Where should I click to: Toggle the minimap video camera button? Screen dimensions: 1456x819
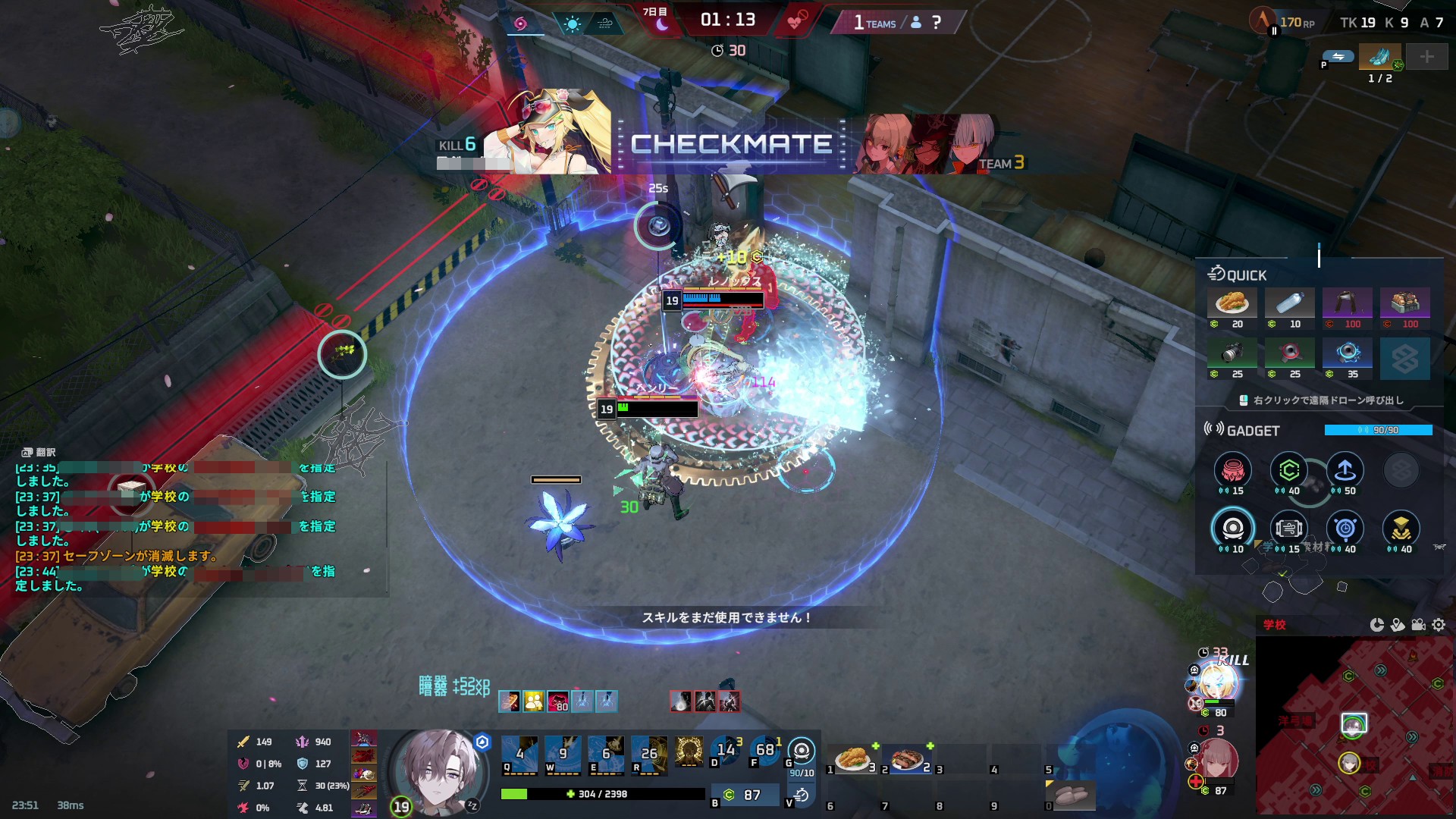tap(1418, 625)
